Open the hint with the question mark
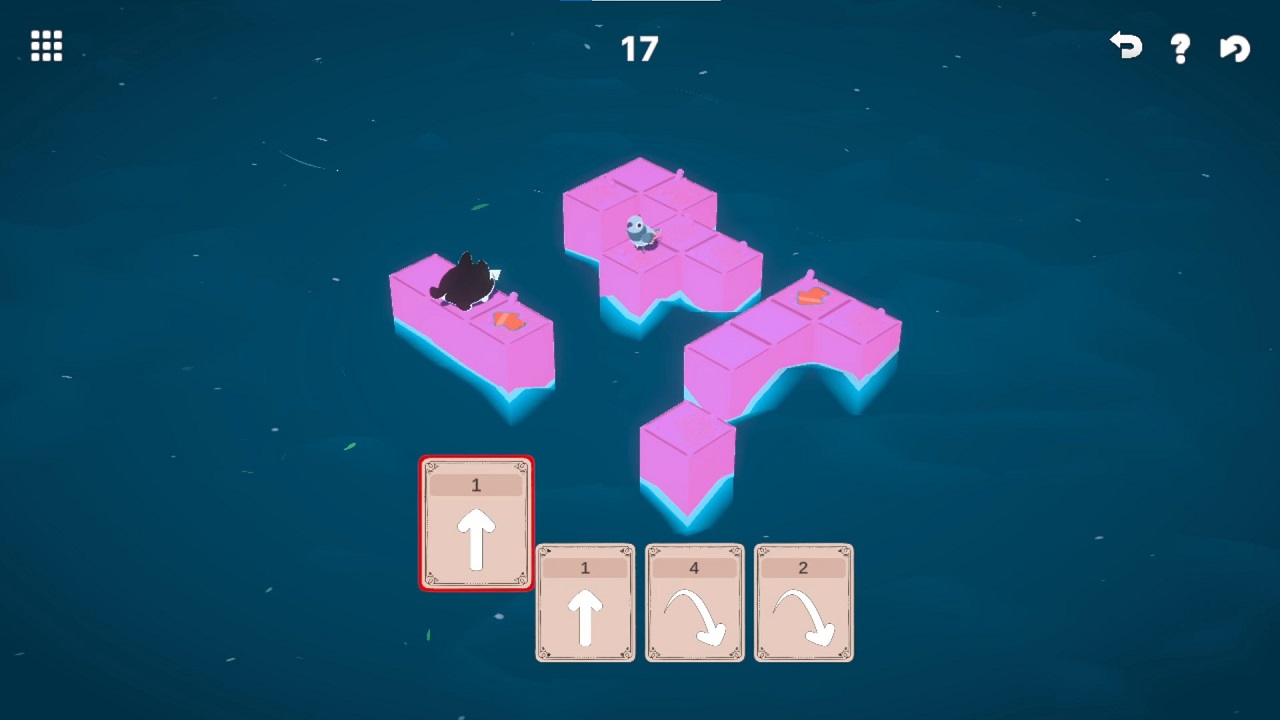This screenshot has width=1280, height=720. [x=1179, y=46]
